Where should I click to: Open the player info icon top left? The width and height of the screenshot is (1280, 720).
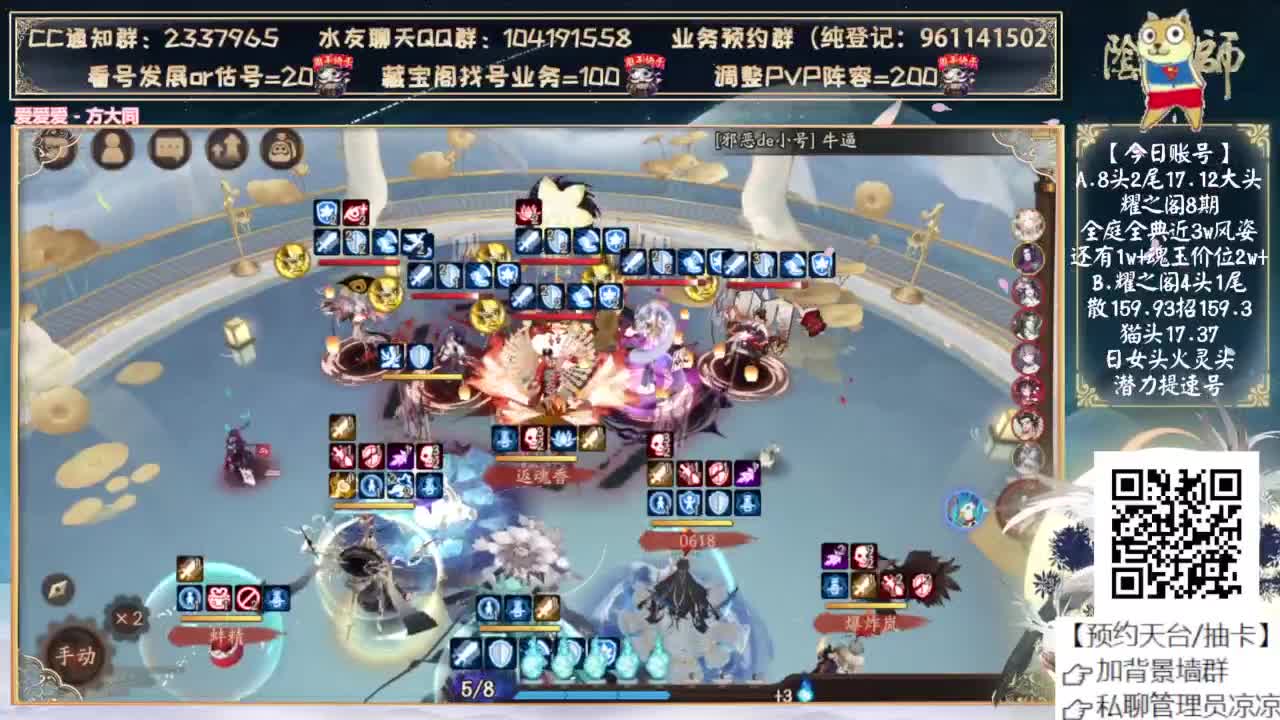coord(113,148)
